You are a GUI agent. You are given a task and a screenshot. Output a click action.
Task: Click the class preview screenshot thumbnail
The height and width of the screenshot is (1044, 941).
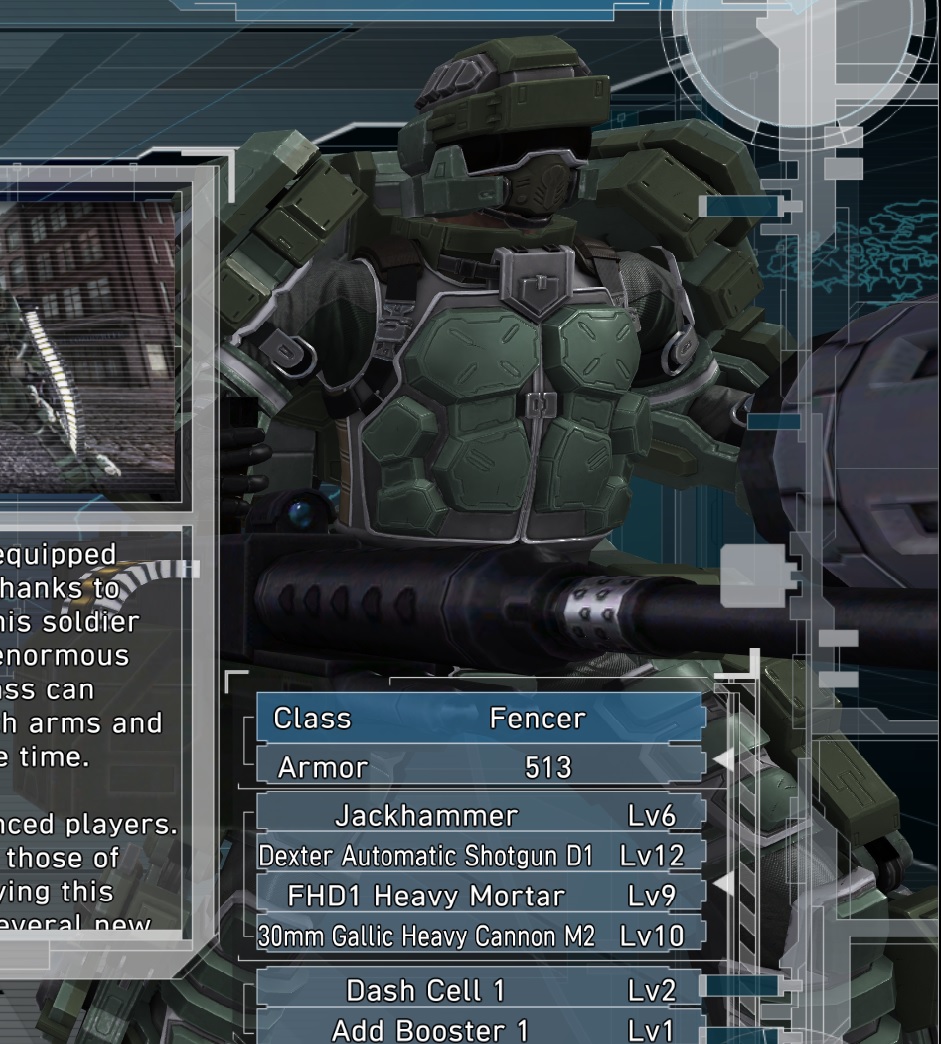[88, 344]
